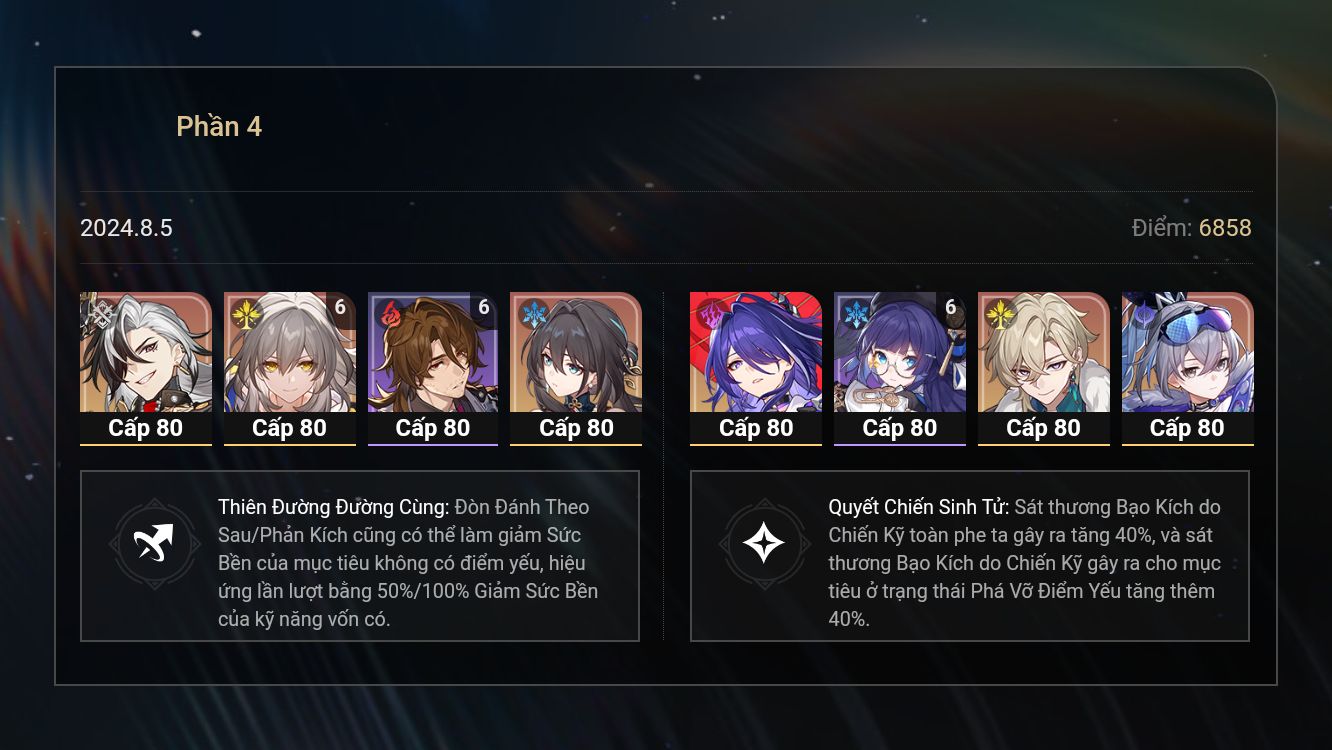This screenshot has height=750, width=1332.
Task: Click the Eidolon 6 badge on Trailblazer's portrait
Action: (x=340, y=308)
